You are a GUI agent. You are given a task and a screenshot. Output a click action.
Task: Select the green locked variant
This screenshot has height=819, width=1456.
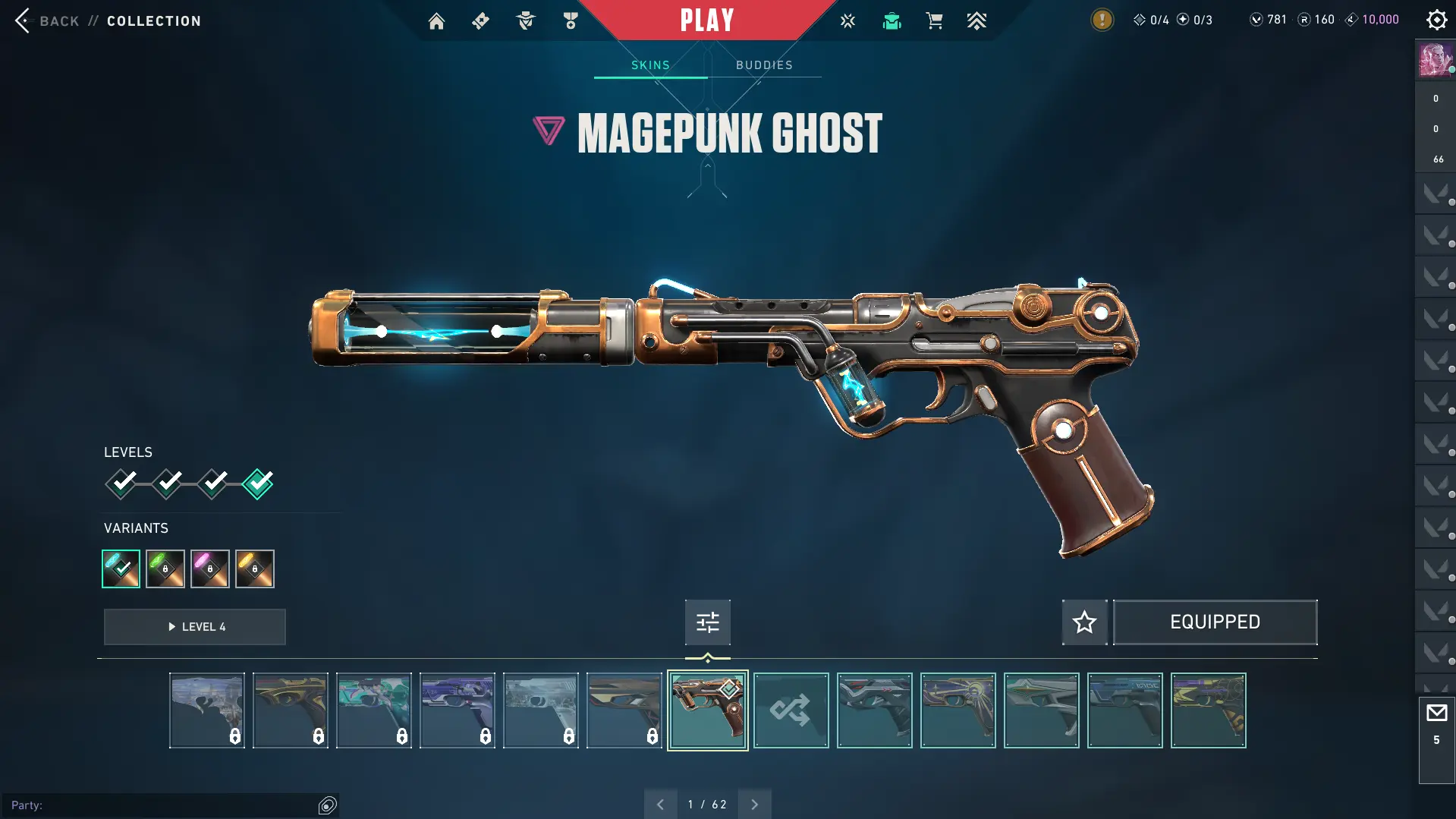(x=165, y=569)
